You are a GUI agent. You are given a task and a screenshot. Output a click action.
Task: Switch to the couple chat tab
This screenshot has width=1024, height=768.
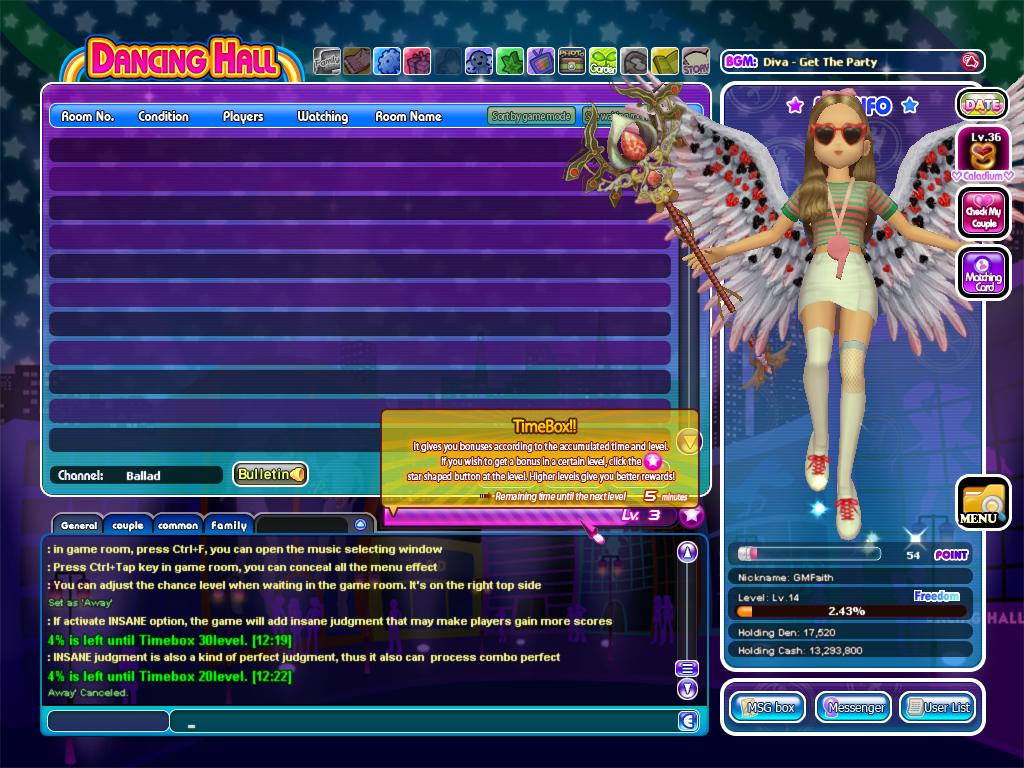128,525
